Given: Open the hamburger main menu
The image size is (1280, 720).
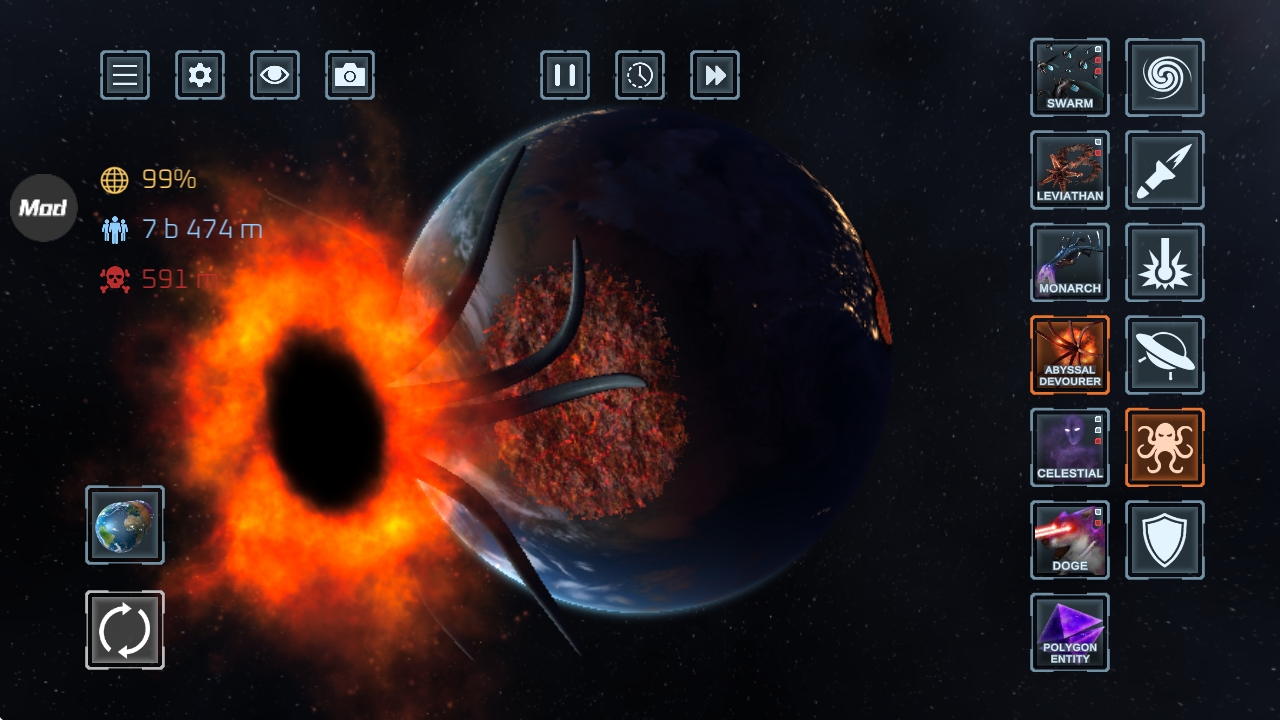Looking at the screenshot, I should [x=125, y=75].
